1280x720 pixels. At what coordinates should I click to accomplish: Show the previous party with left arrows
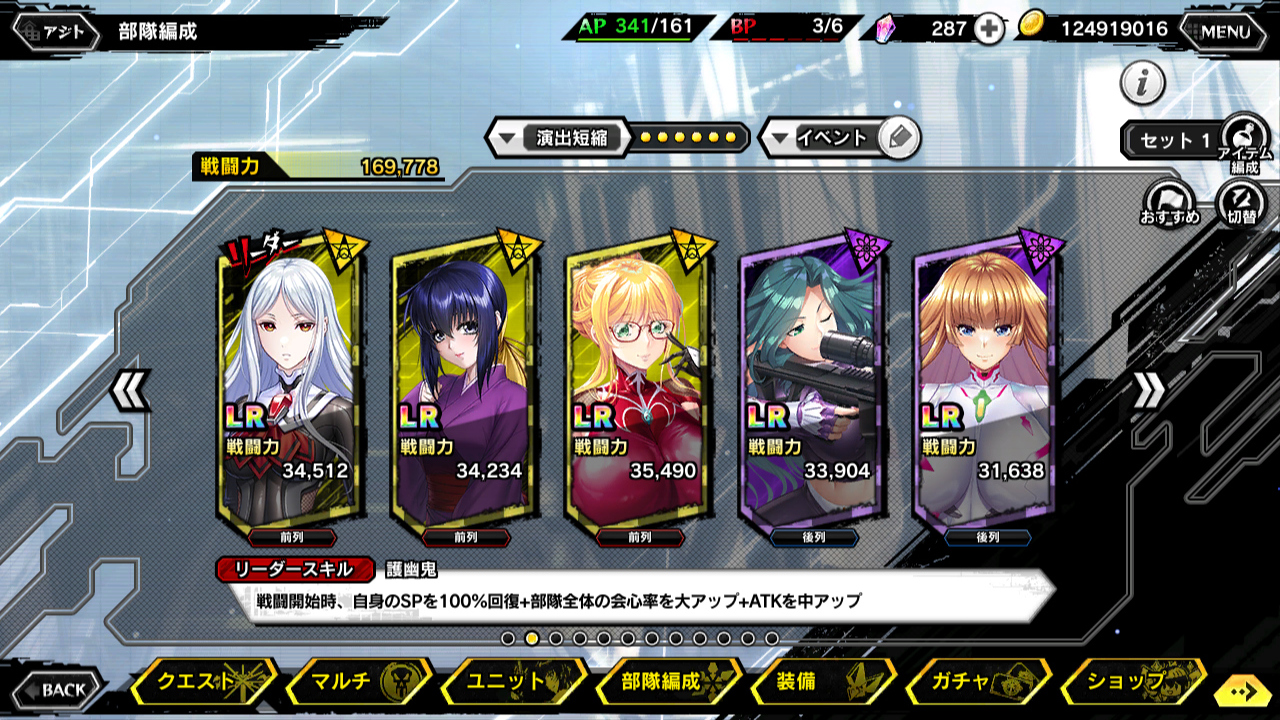click(x=131, y=390)
